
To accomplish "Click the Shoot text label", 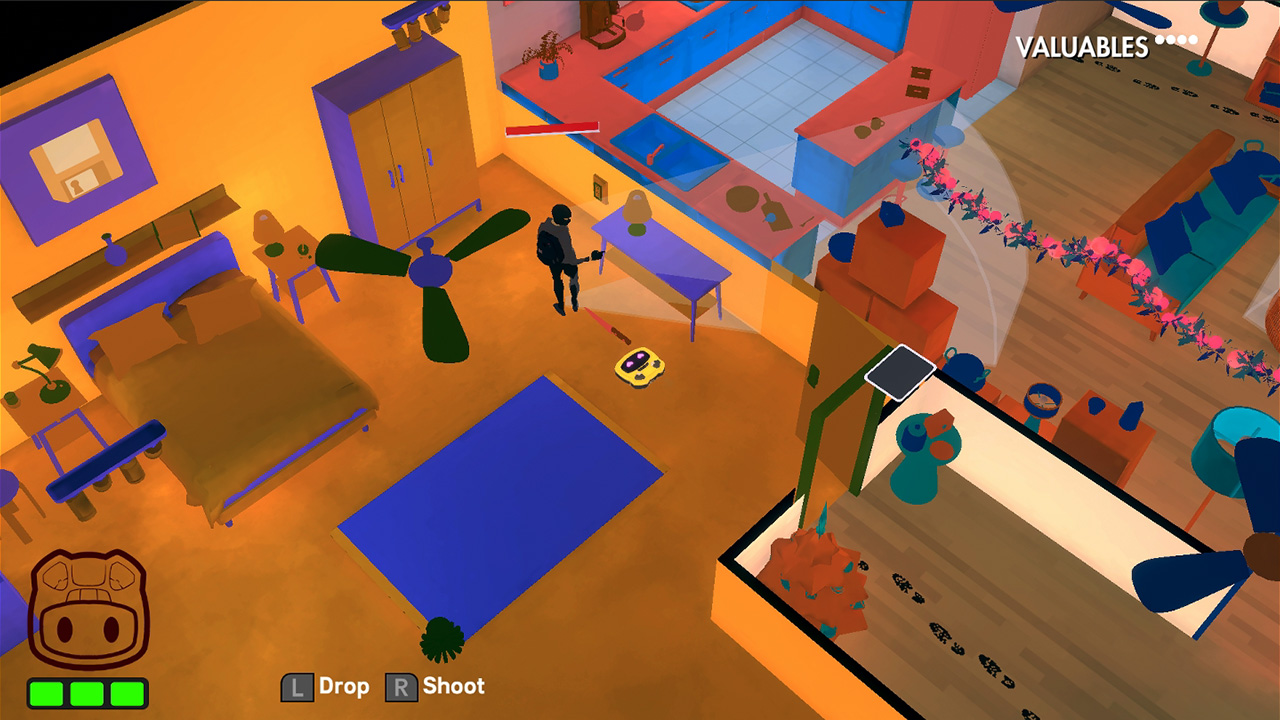I will pos(453,686).
